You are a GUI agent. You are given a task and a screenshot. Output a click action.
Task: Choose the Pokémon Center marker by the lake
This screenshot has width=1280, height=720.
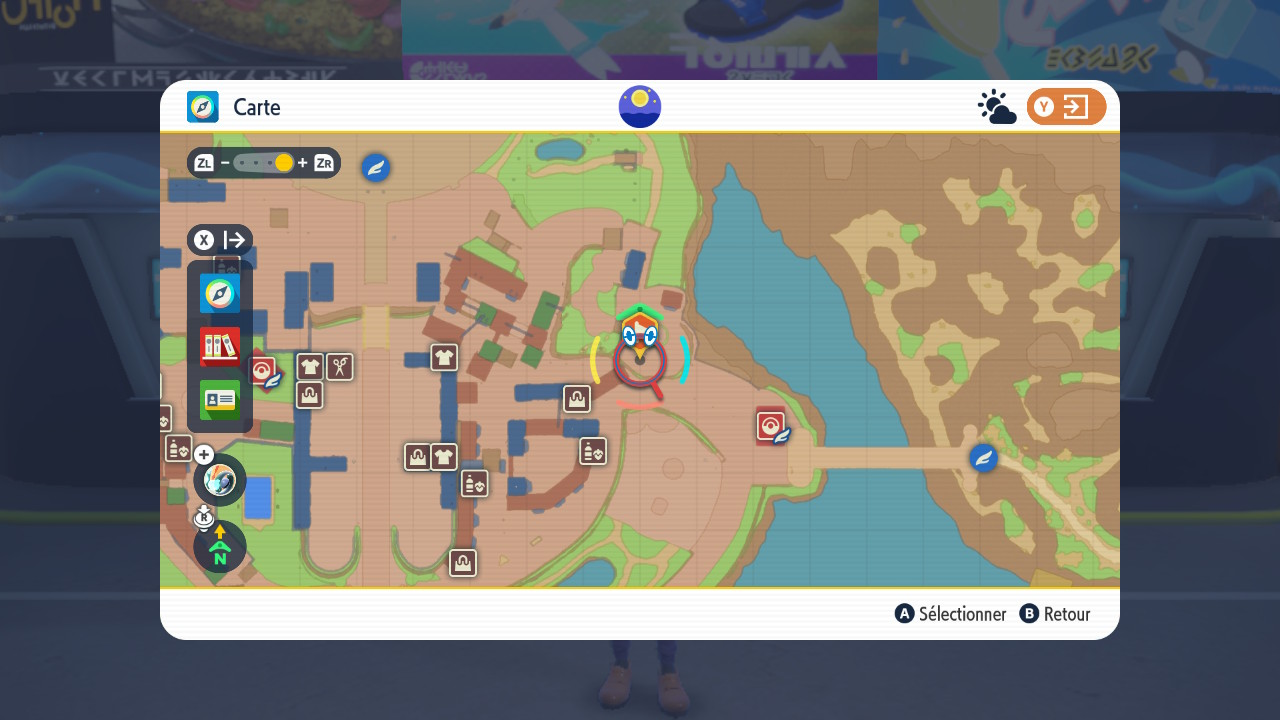[771, 427]
